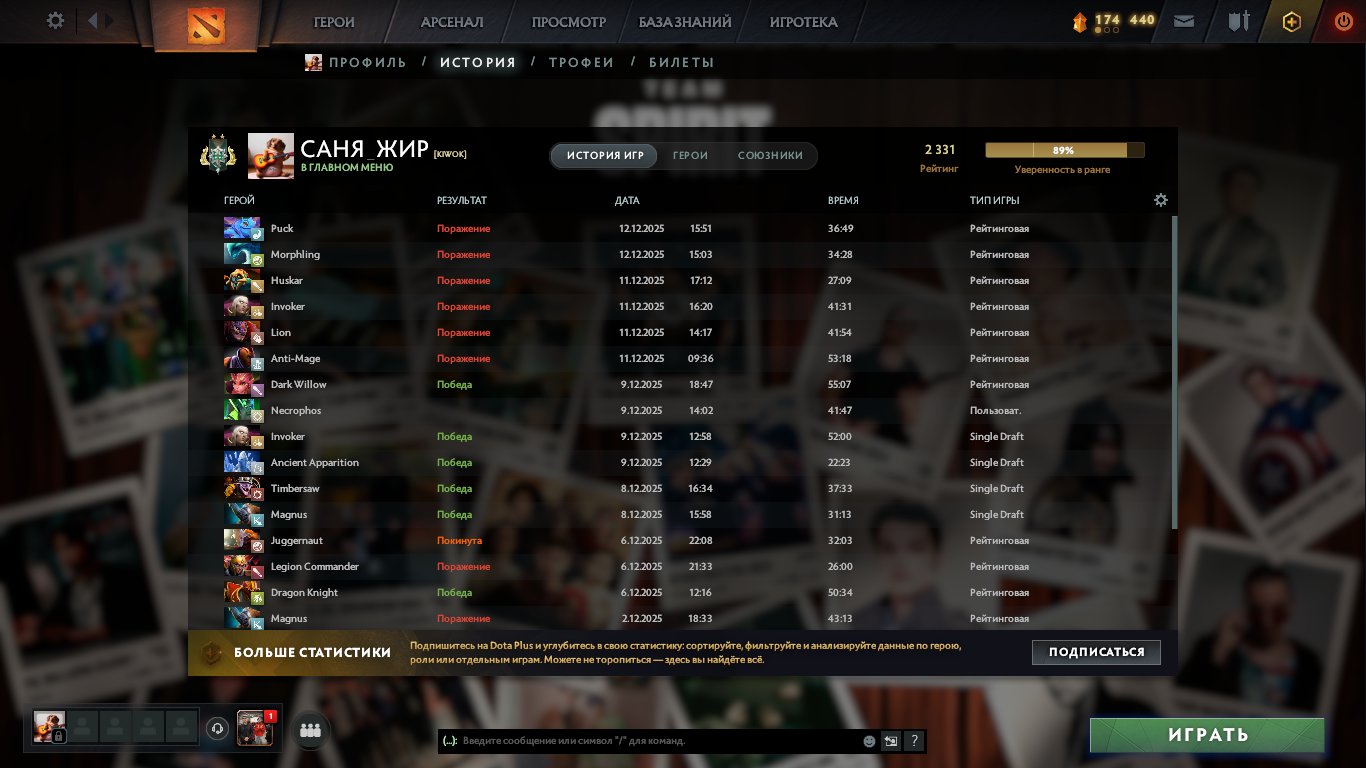1366x768 pixels.
Task: Click the question mark help icon near chat
Action: click(913, 741)
